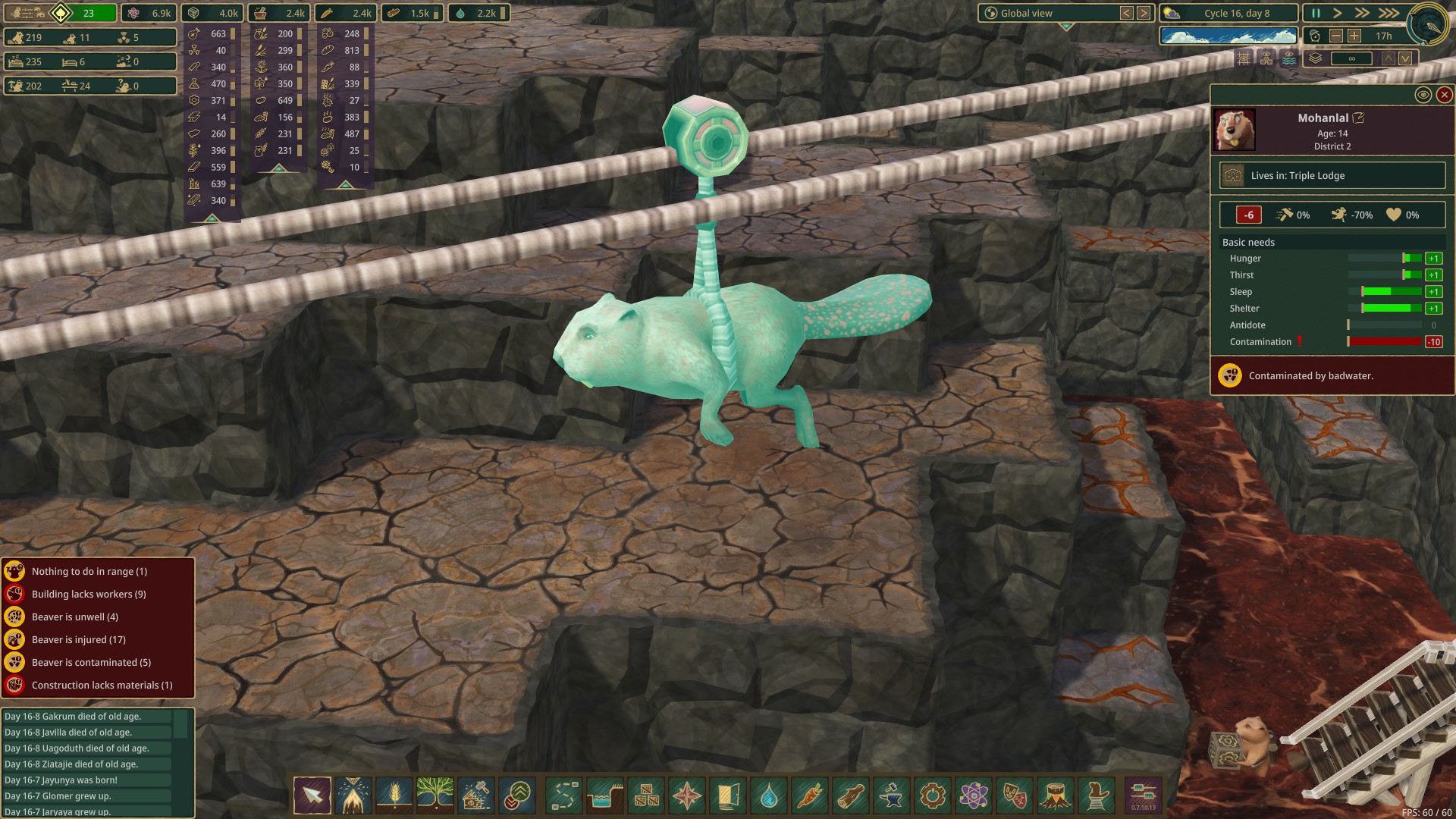Select the tree planting tool

435,795
